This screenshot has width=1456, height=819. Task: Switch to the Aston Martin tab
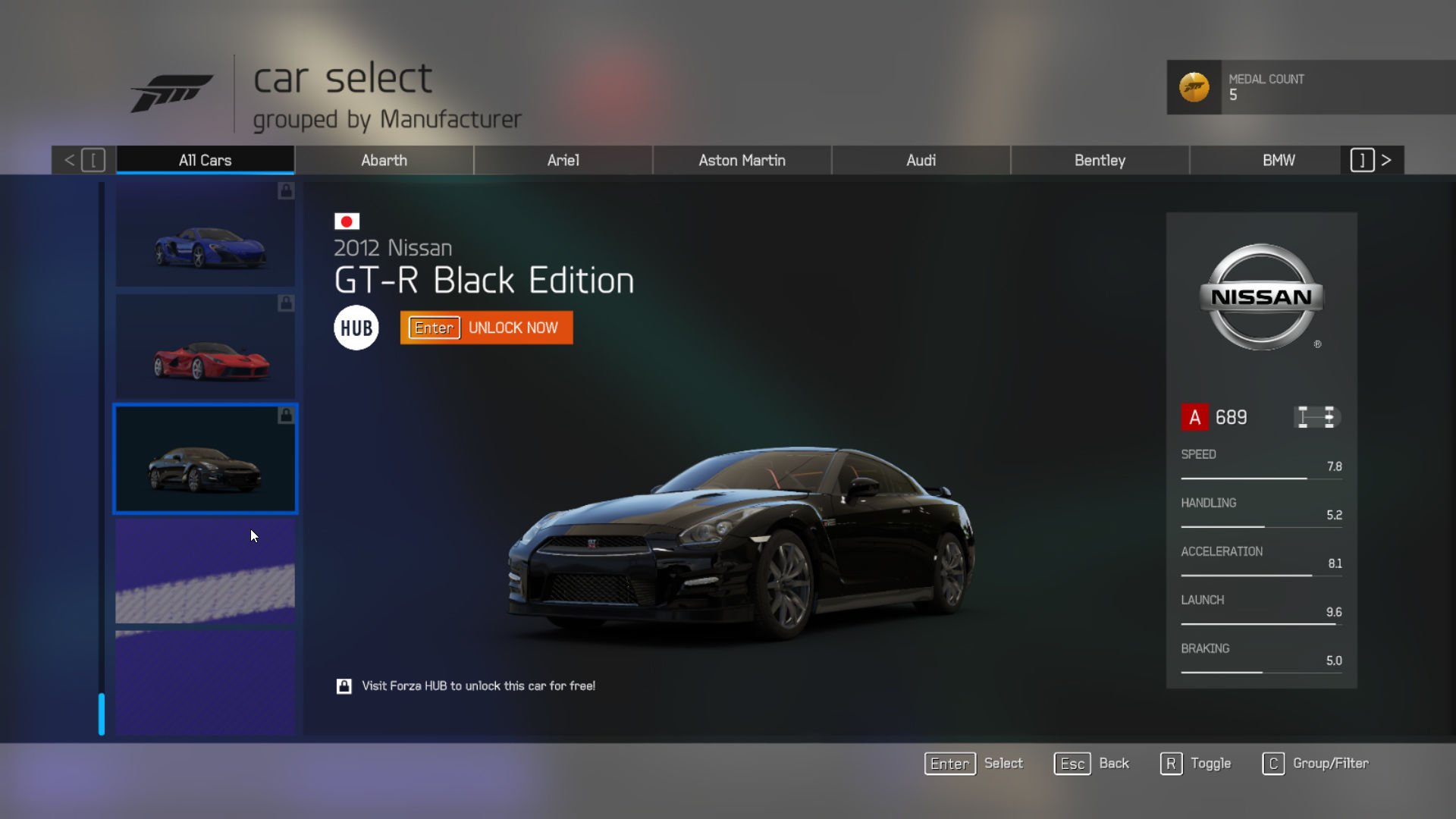742,160
